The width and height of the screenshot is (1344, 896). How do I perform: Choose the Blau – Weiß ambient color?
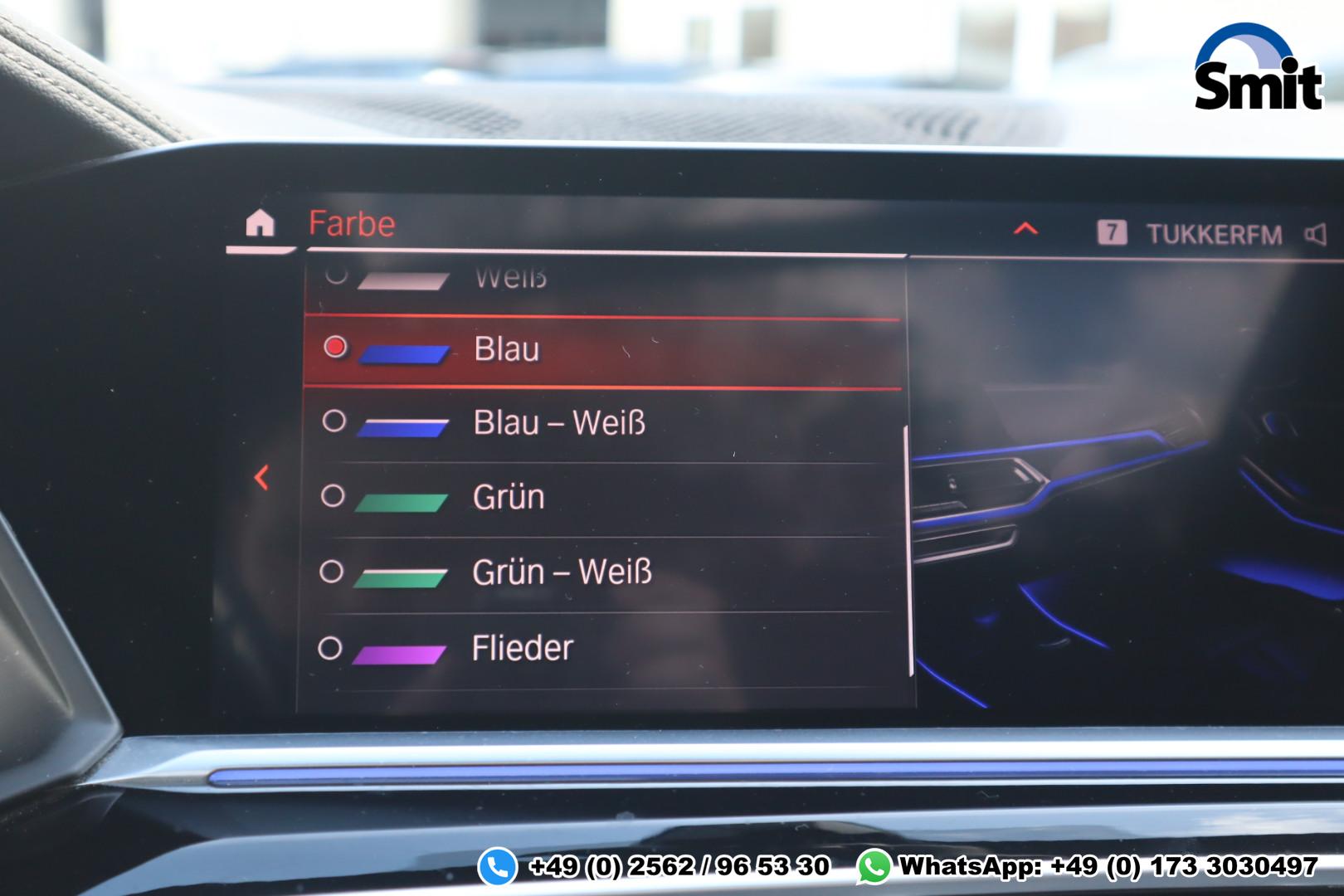pyautogui.click(x=558, y=423)
